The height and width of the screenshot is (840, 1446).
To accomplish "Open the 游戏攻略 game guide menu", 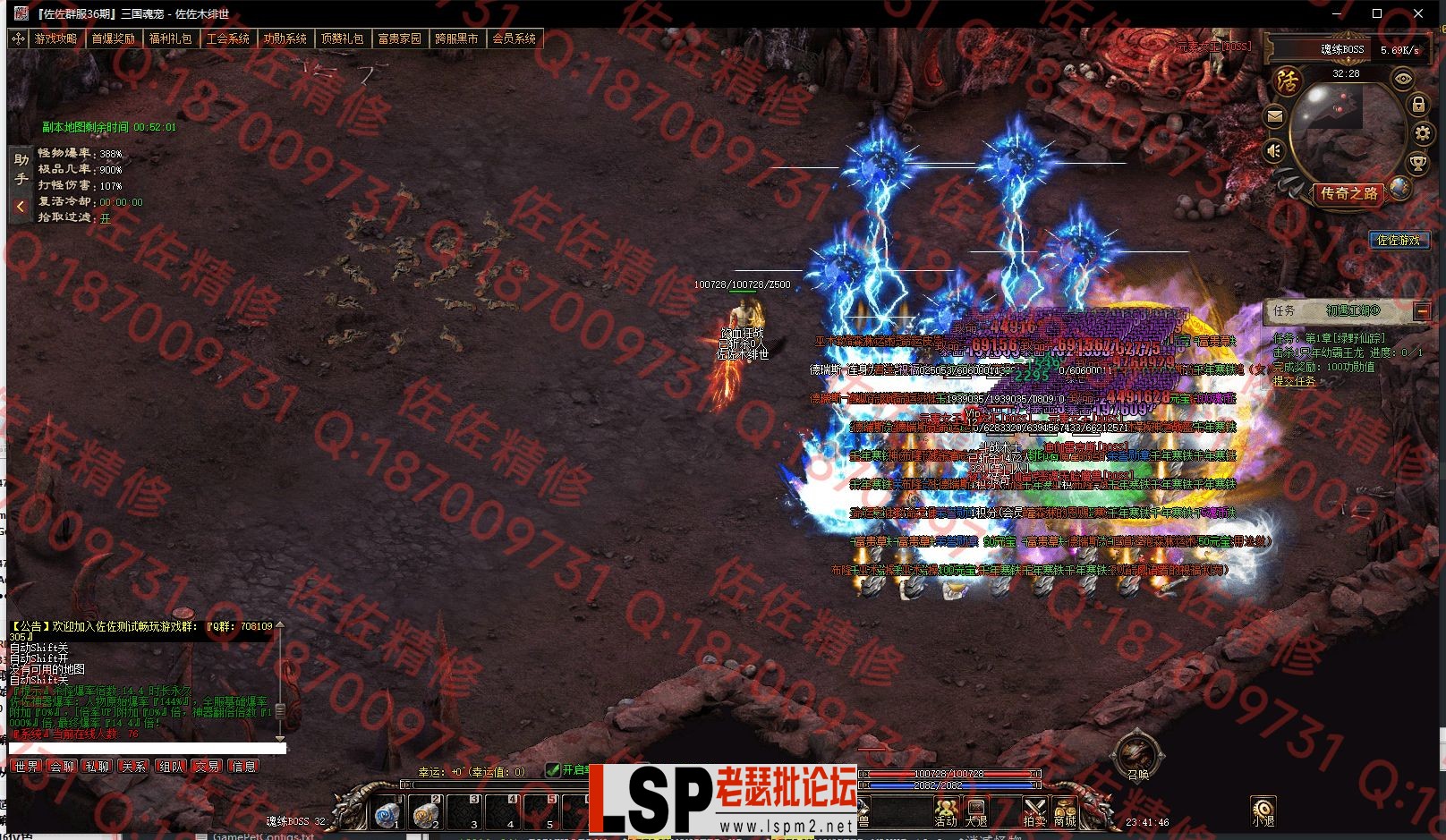I will [55, 38].
